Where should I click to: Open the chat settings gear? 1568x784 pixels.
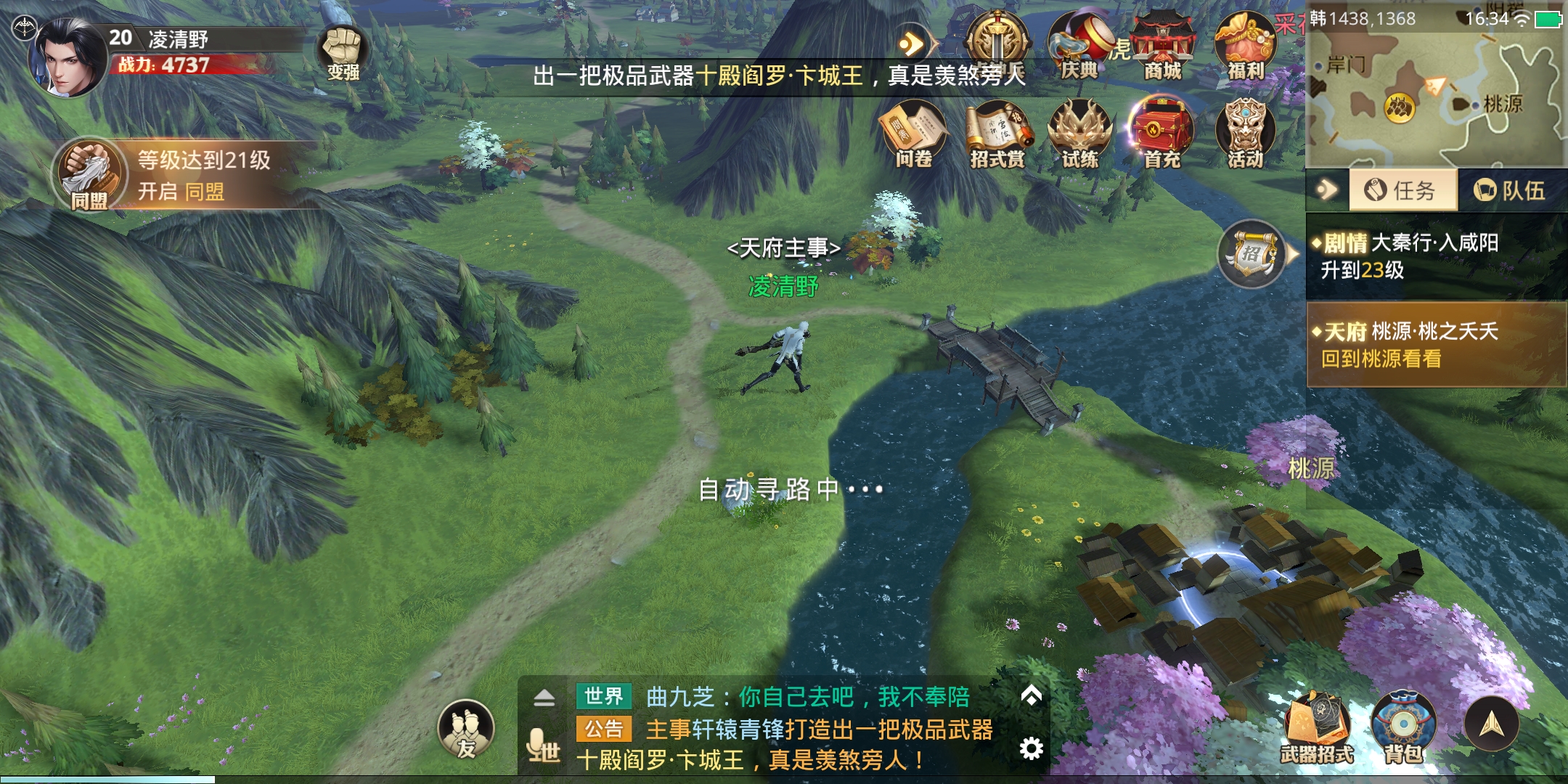point(1031,748)
